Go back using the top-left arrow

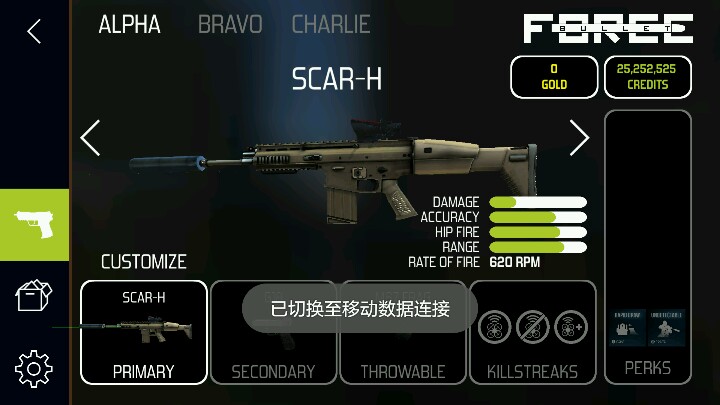click(34, 31)
